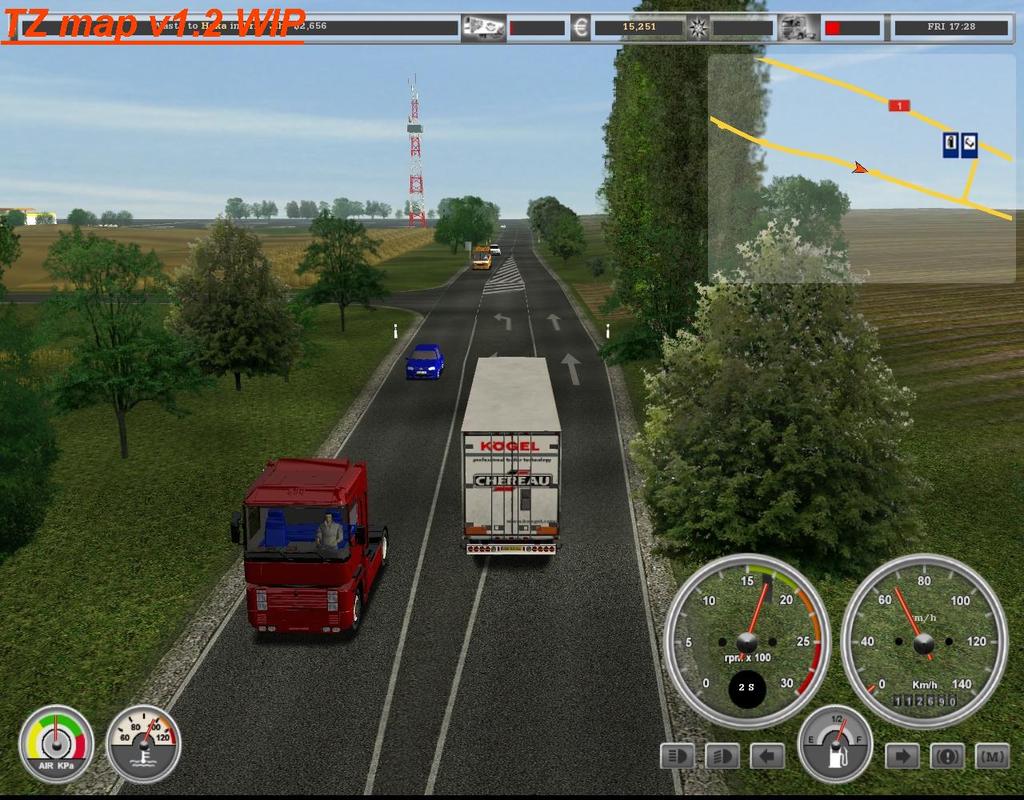Image resolution: width=1024 pixels, height=800 pixels.
Task: Activate the left turn signal arrow
Action: pos(767,756)
